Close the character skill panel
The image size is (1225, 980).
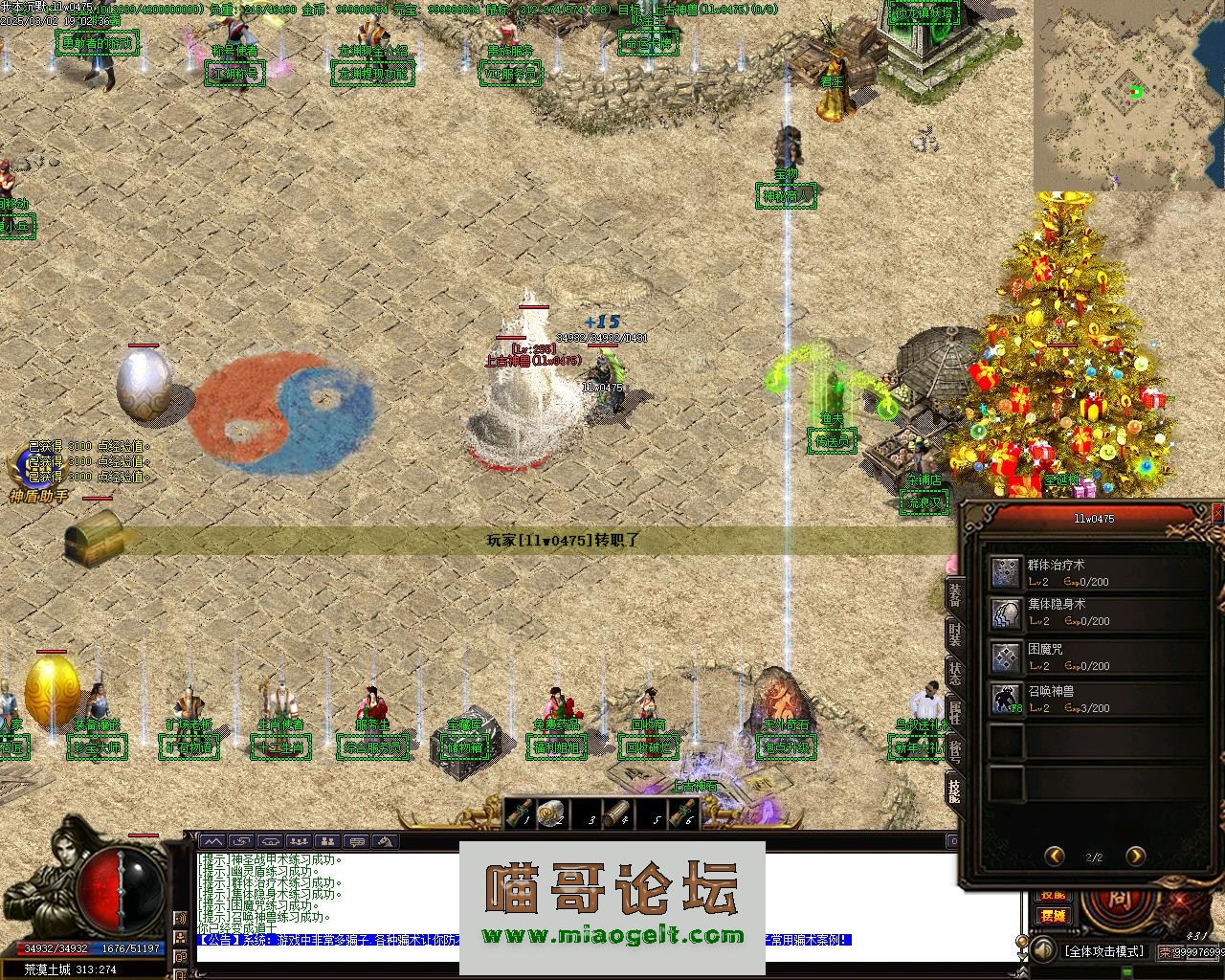[1217, 514]
